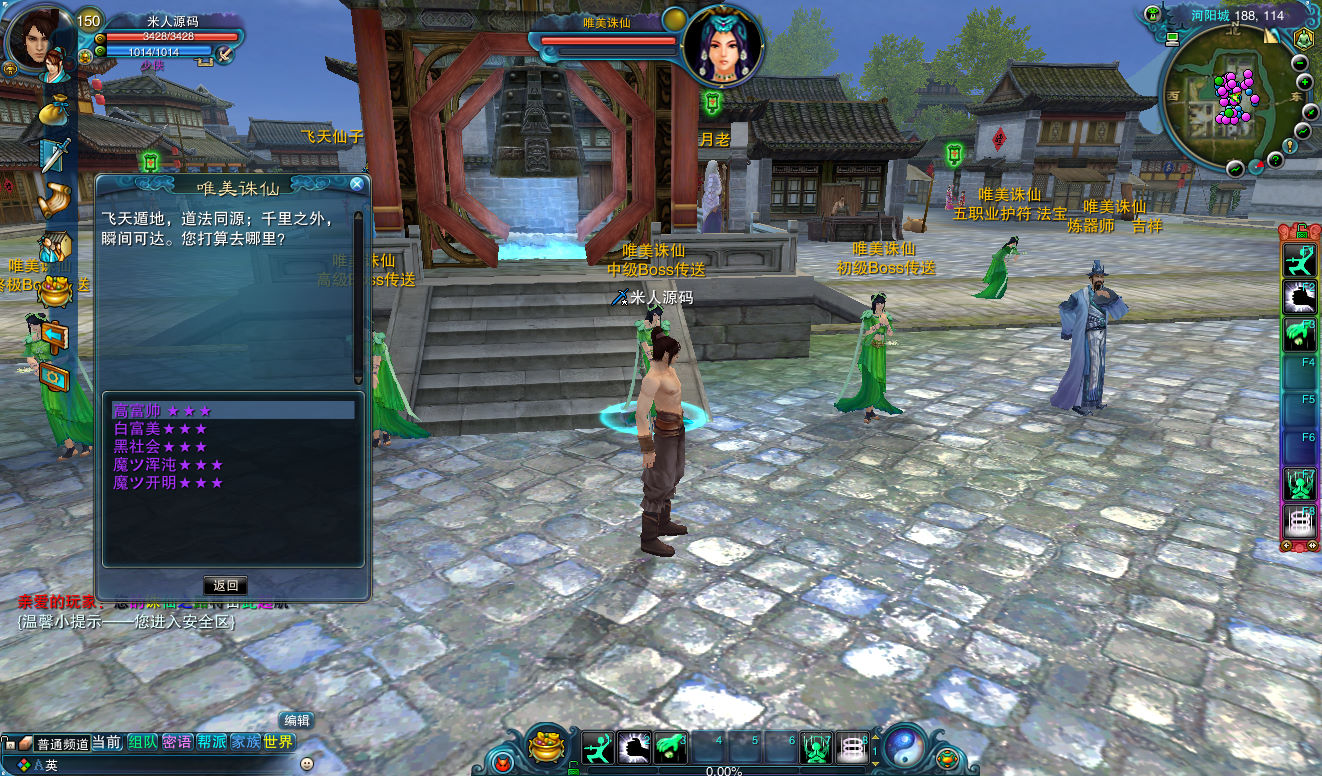Click the 编辑 chat edit button
1322x776 pixels.
coord(296,720)
